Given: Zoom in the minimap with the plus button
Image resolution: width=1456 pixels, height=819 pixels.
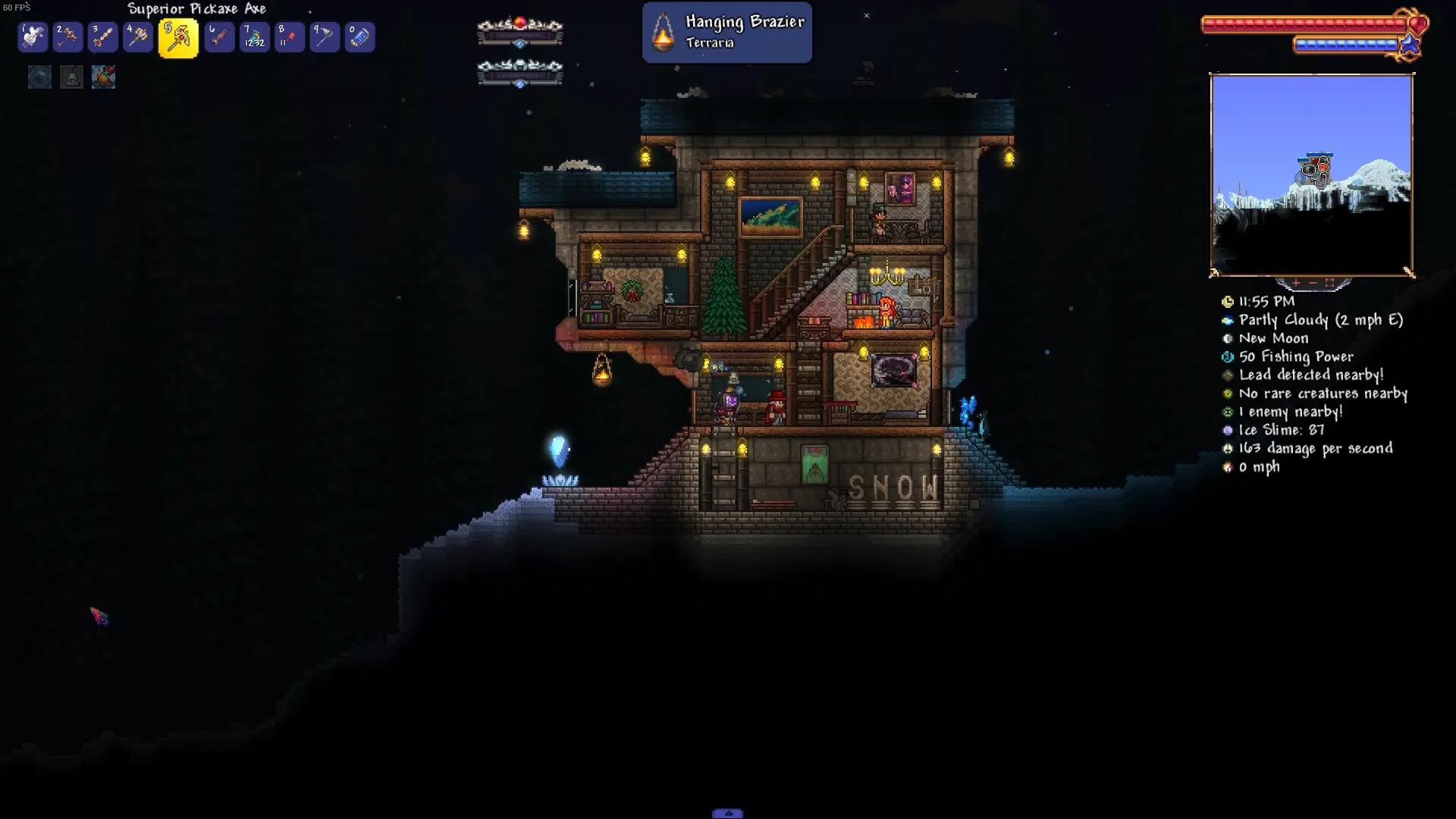Looking at the screenshot, I should coord(1296,283).
